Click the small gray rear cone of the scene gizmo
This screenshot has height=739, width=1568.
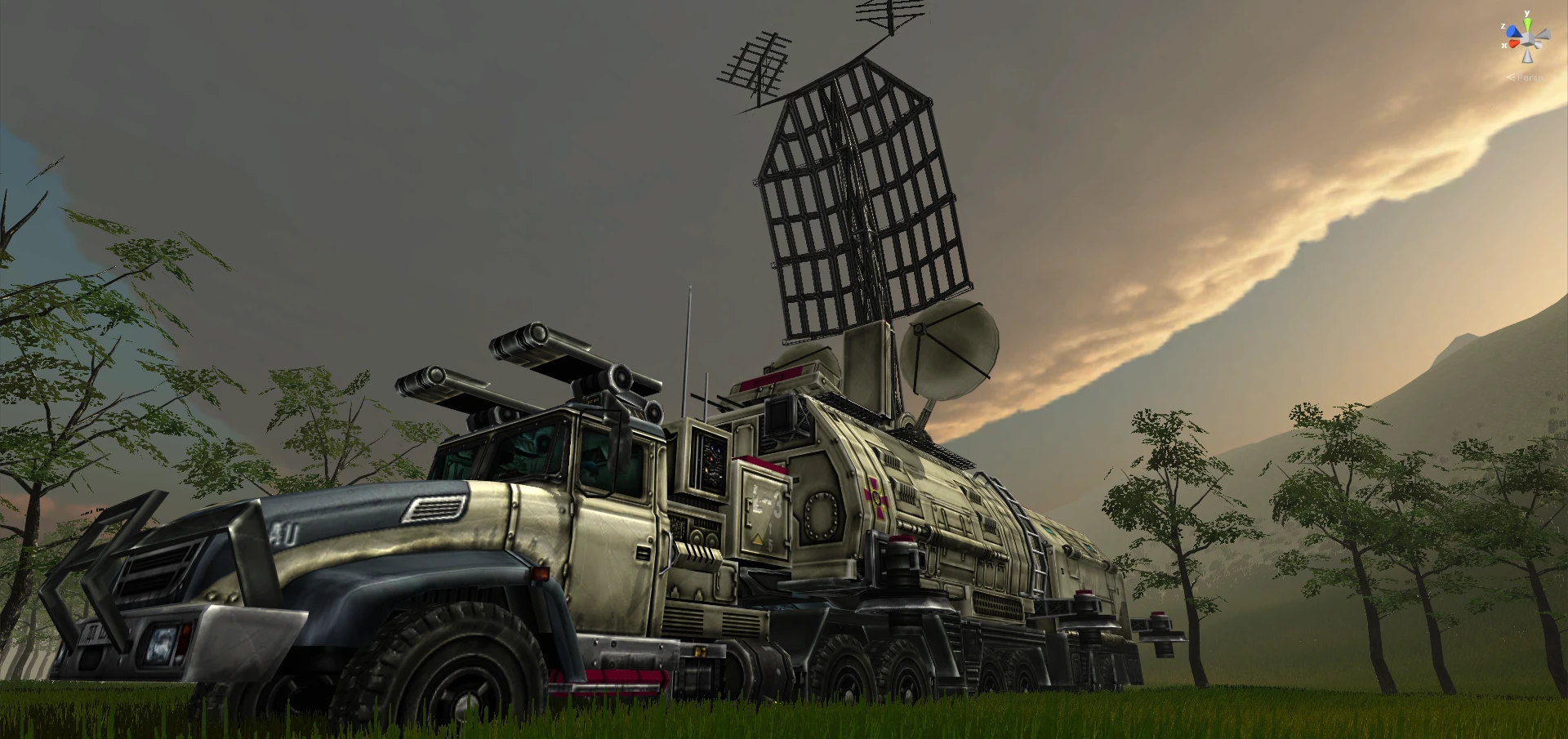pos(1539,45)
